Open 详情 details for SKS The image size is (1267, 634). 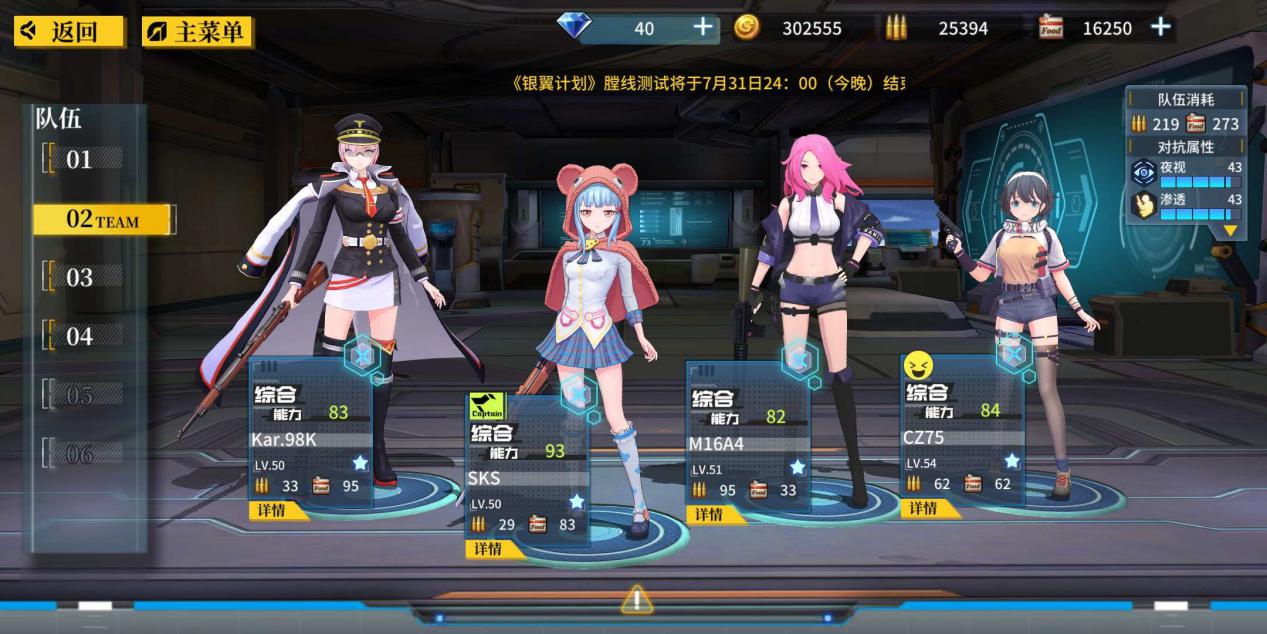[490, 548]
